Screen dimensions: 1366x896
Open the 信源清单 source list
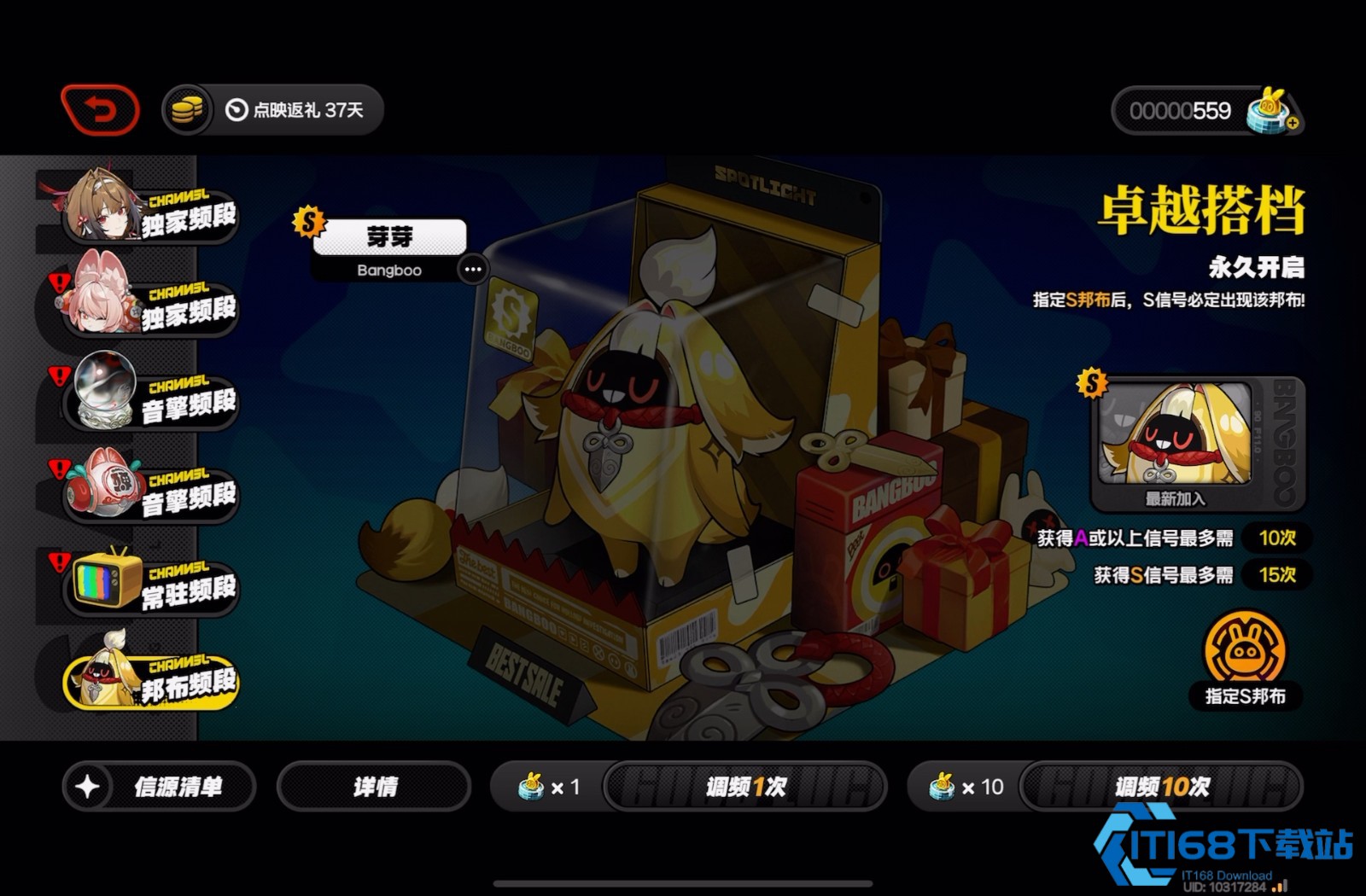point(159,786)
